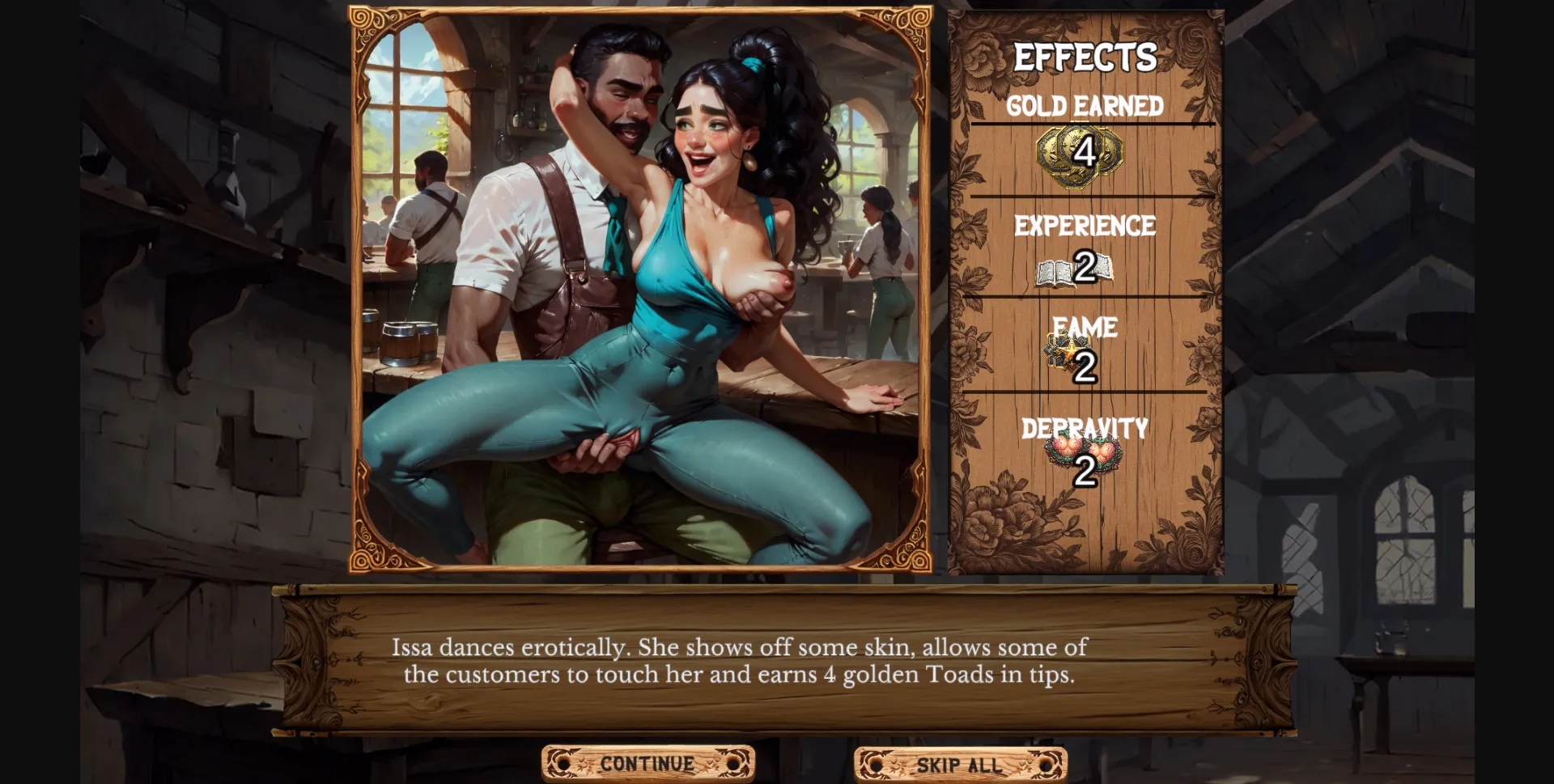Click the Experience value showing 2
This screenshot has width=1554, height=784.
(1085, 265)
